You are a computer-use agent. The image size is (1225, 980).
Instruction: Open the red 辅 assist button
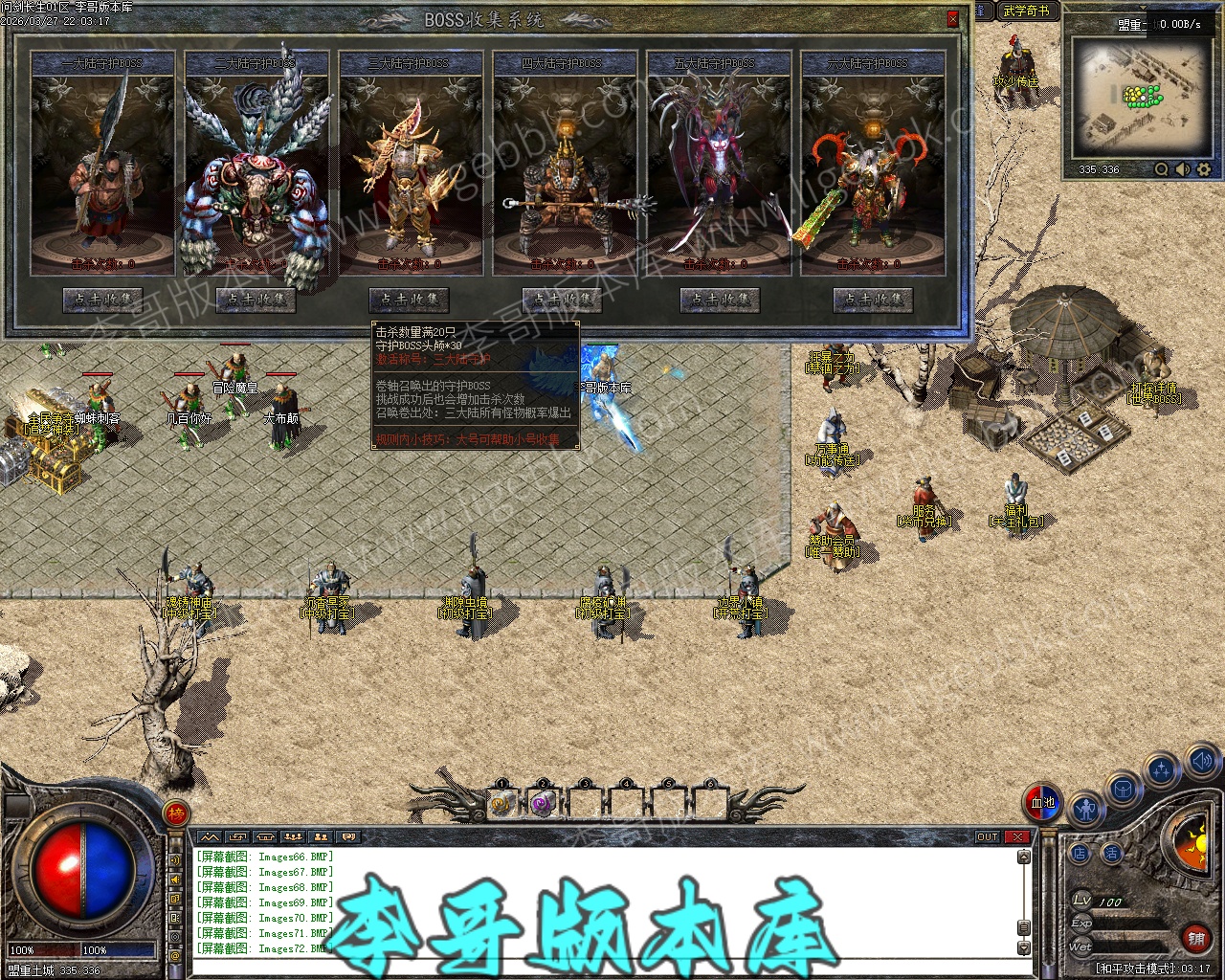[x=1195, y=939]
